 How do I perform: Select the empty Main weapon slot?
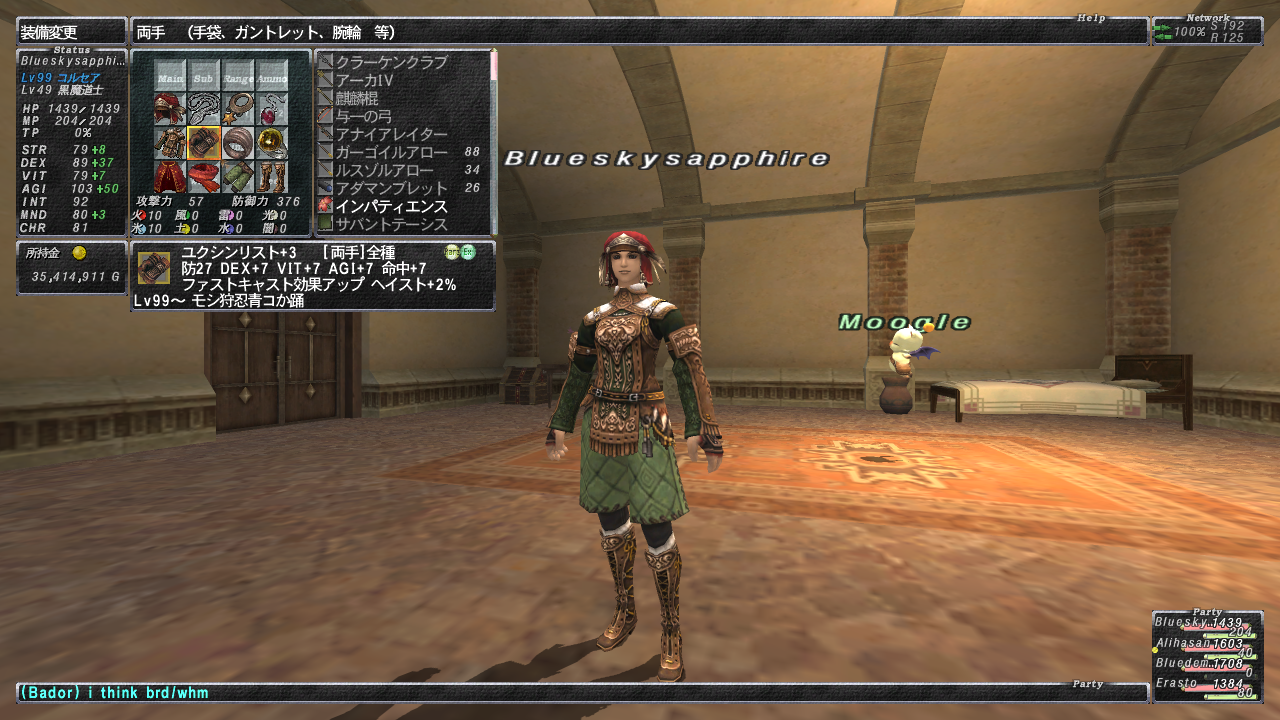point(170,76)
